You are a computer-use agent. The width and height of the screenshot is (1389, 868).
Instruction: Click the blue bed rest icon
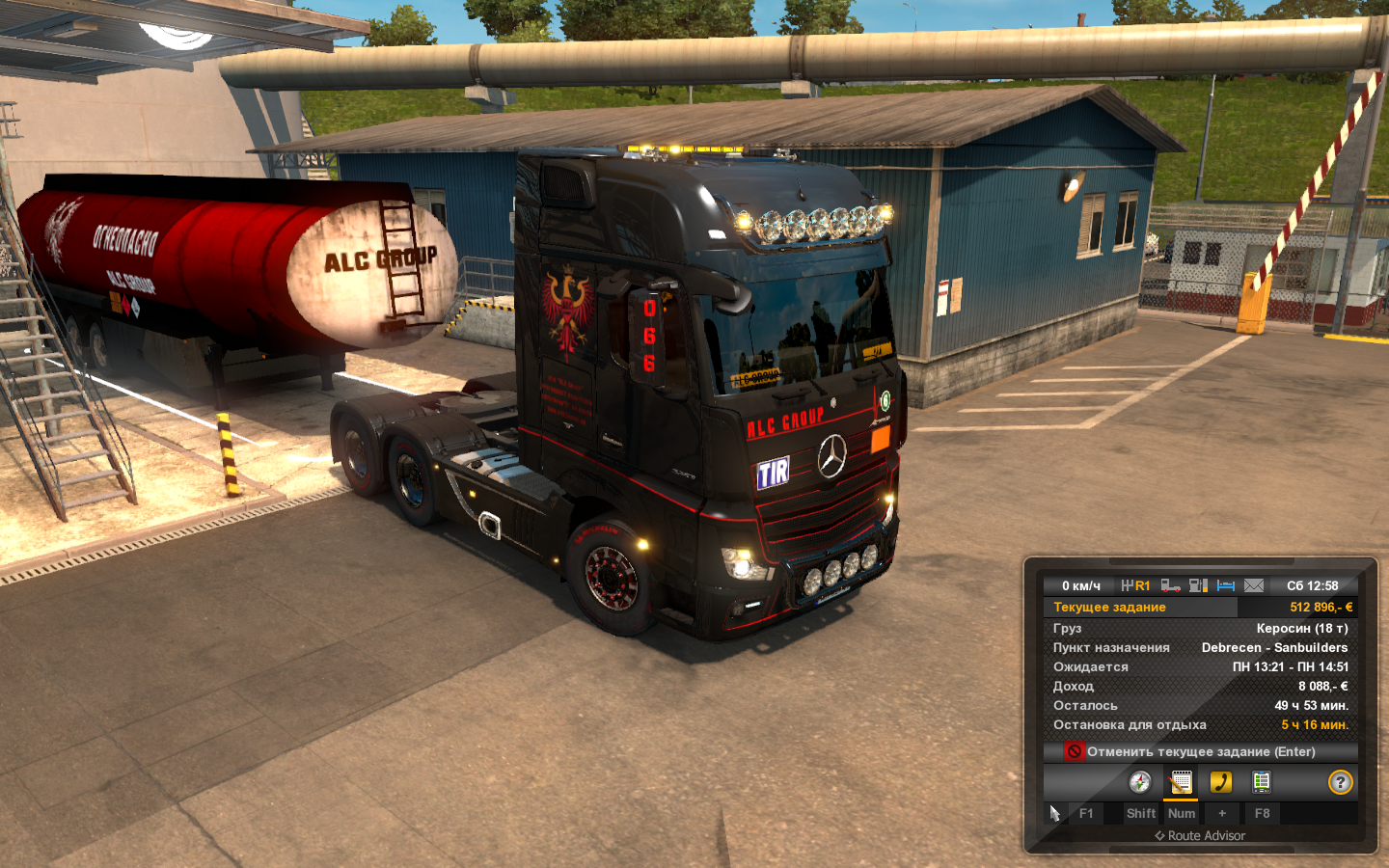1226,585
